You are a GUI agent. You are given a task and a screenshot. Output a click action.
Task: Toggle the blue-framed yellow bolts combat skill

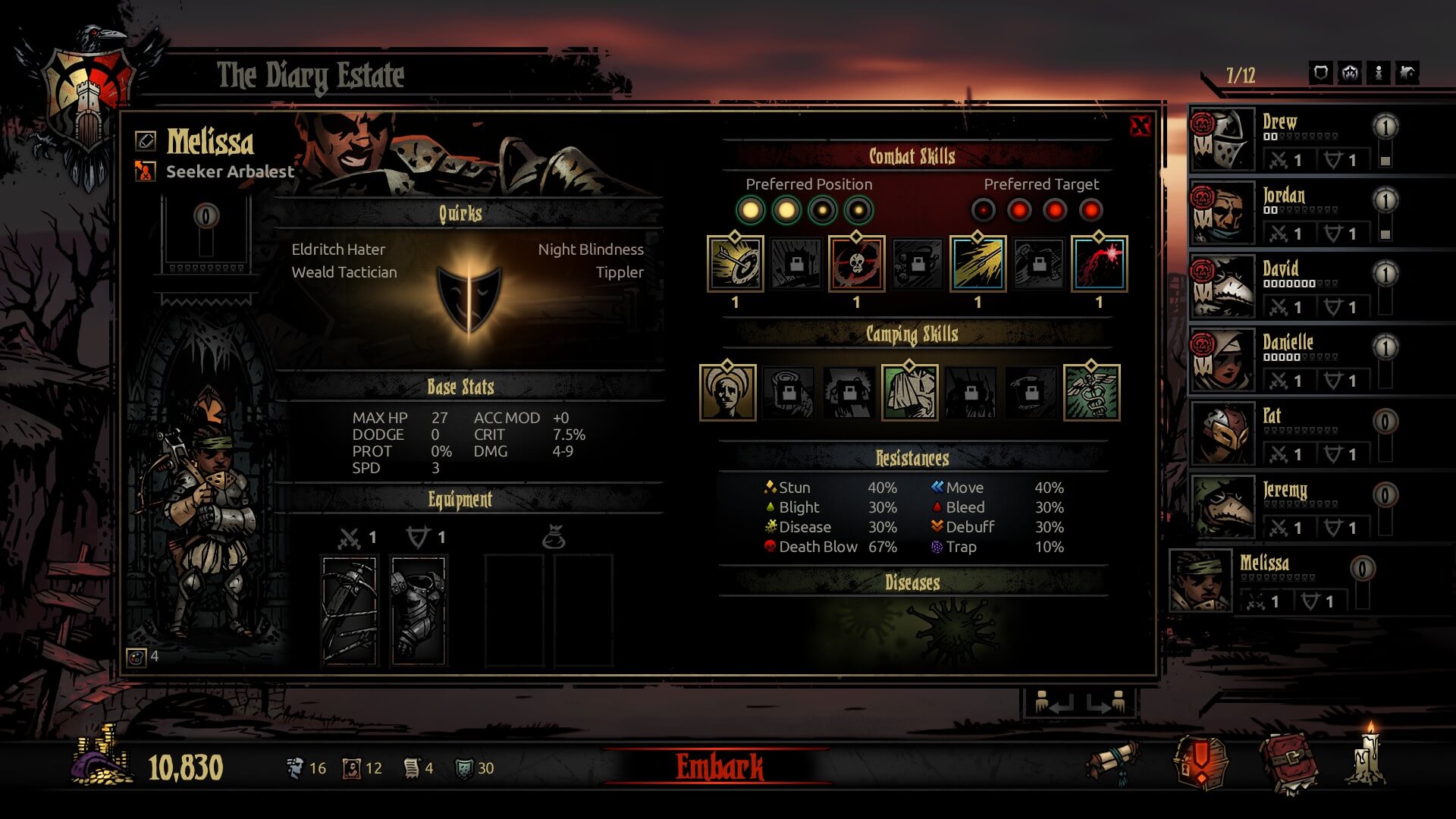point(977,264)
